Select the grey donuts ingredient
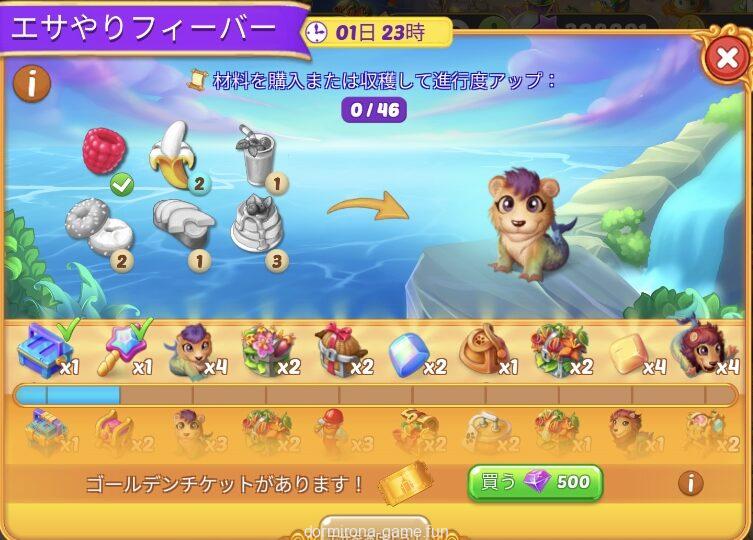Image resolution: width=753 pixels, height=540 pixels. coord(97,228)
